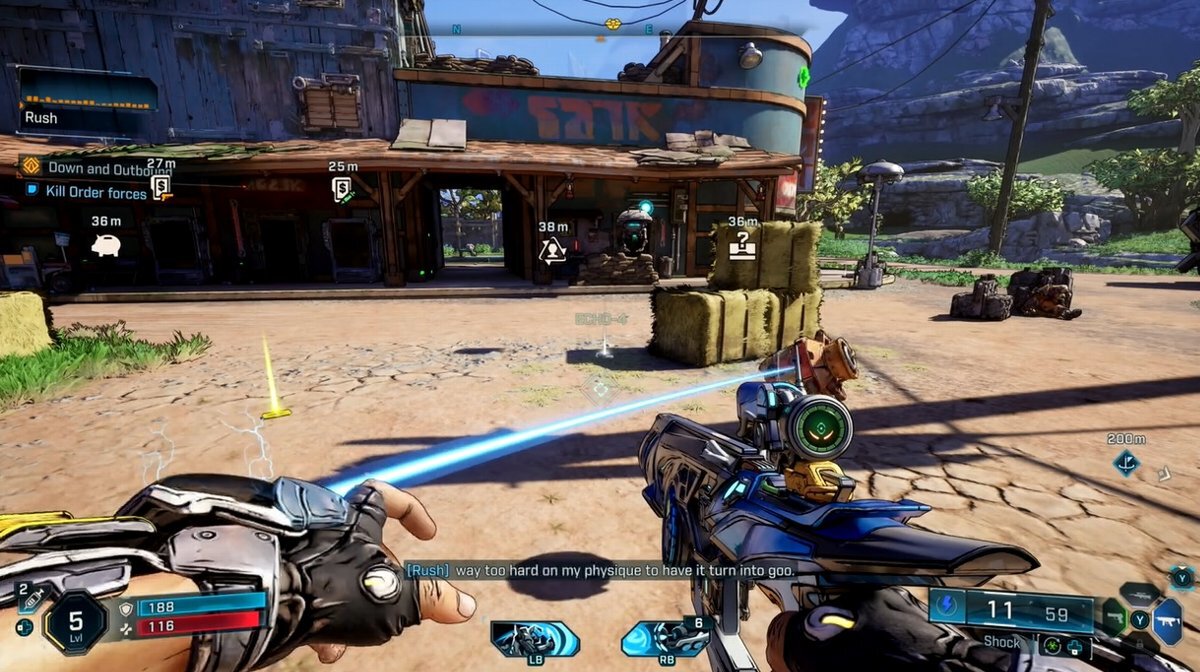Screen dimensions: 1200x672
Task: Click the level 5 badge
Action: [x=75, y=622]
